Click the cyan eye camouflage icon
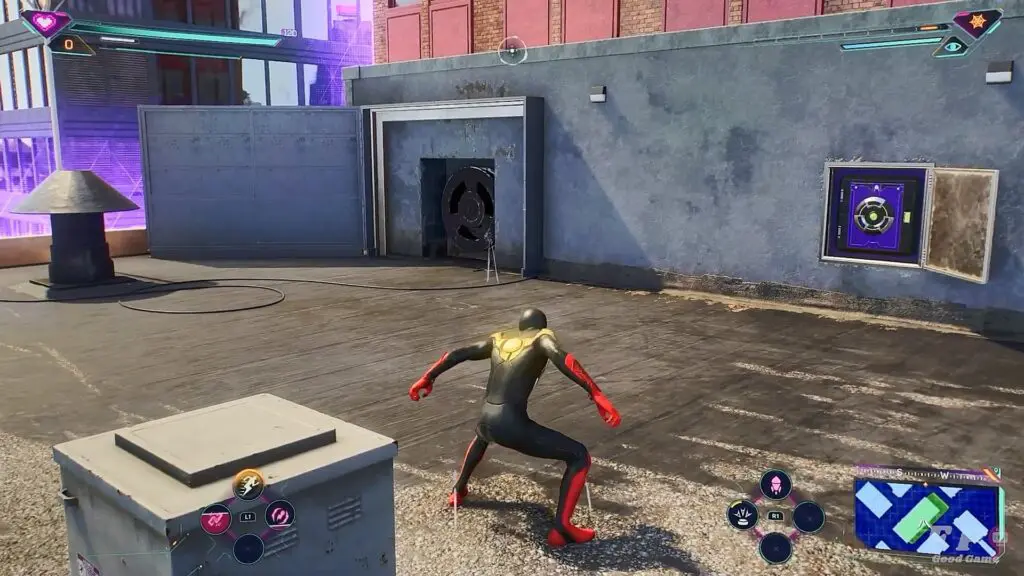1024x576 pixels. [x=951, y=46]
